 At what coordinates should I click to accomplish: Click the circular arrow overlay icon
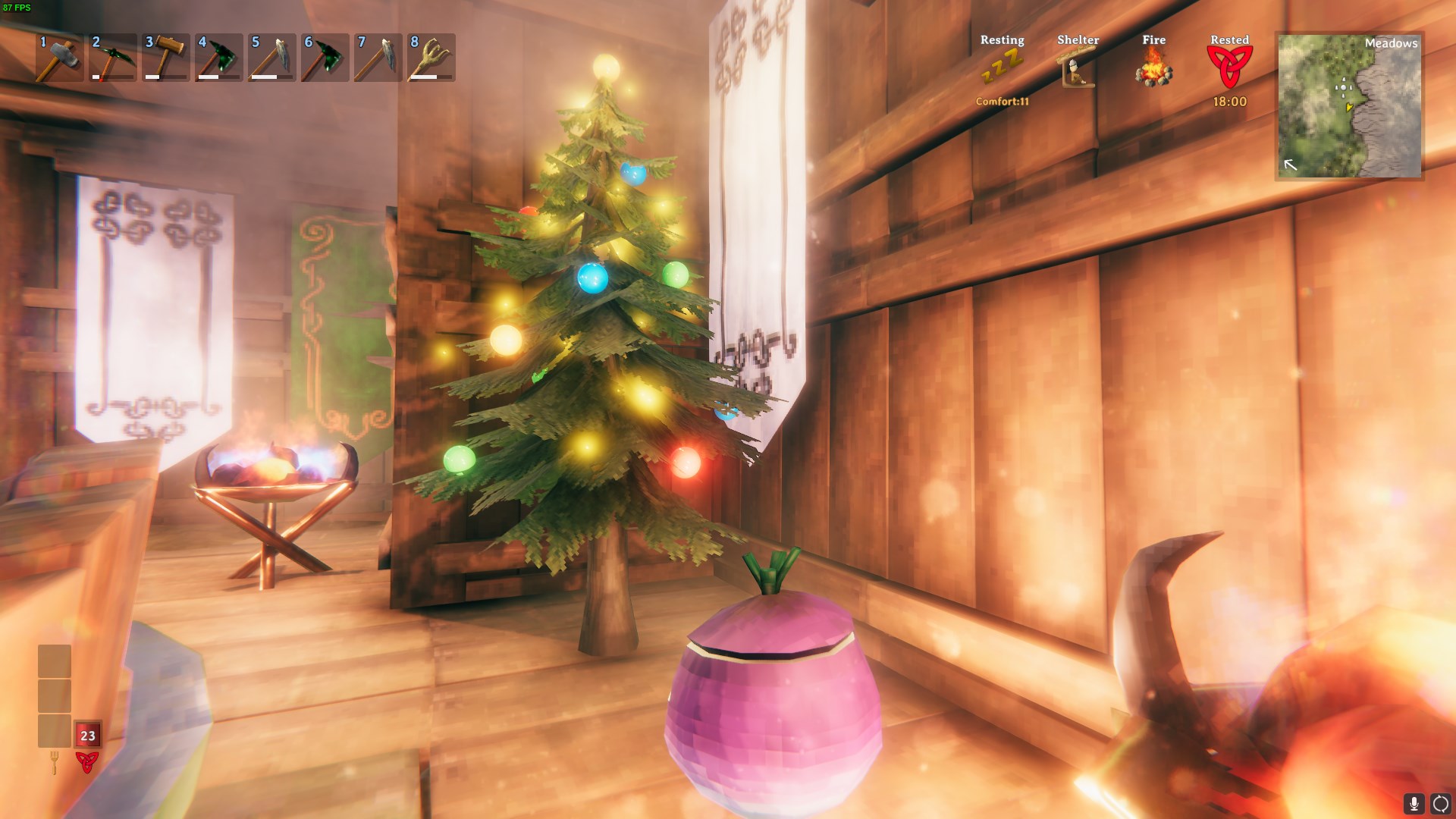tap(1440, 804)
